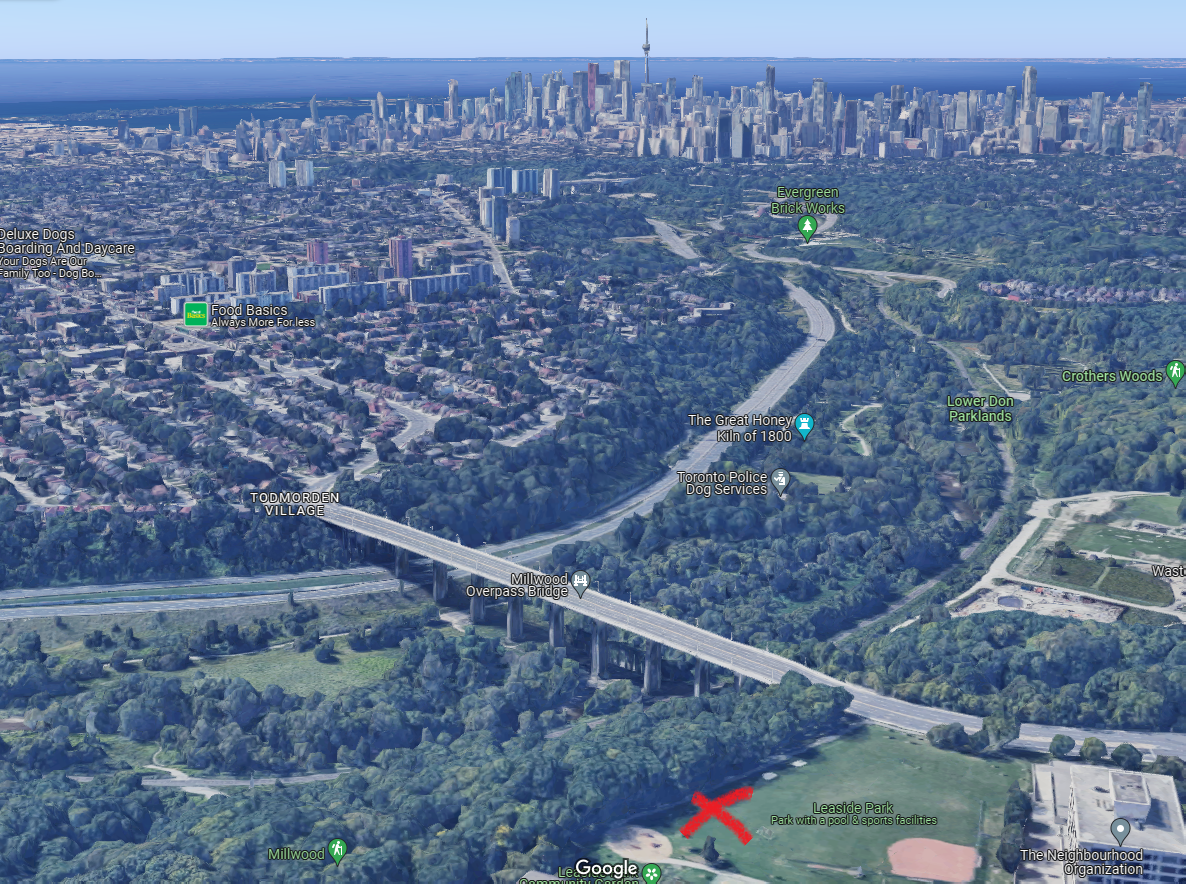Viewport: 1186px width, 884px height.
Task: Click the Google logo
Action: [606, 868]
